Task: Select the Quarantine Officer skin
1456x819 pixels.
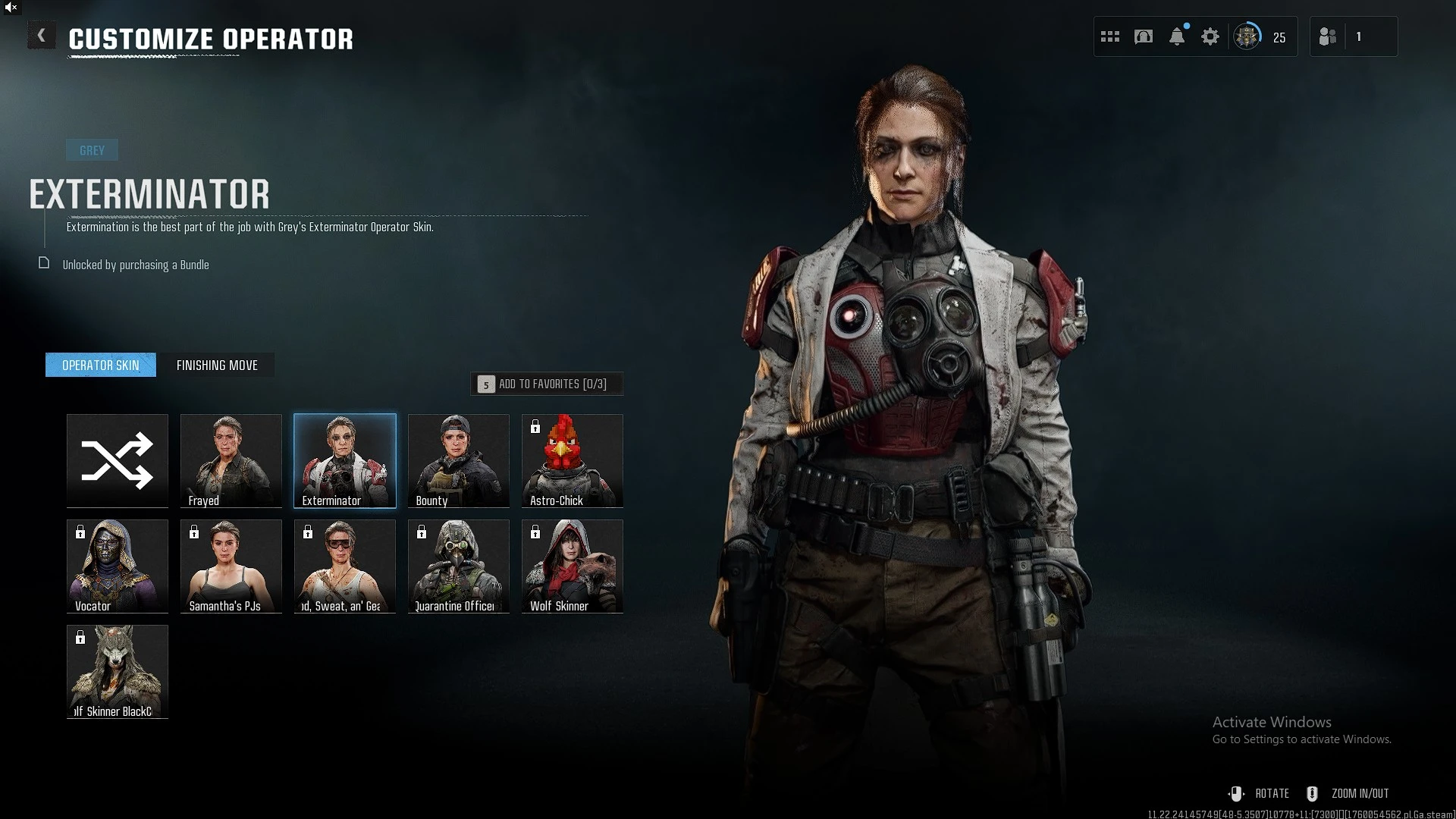Action: tap(459, 566)
